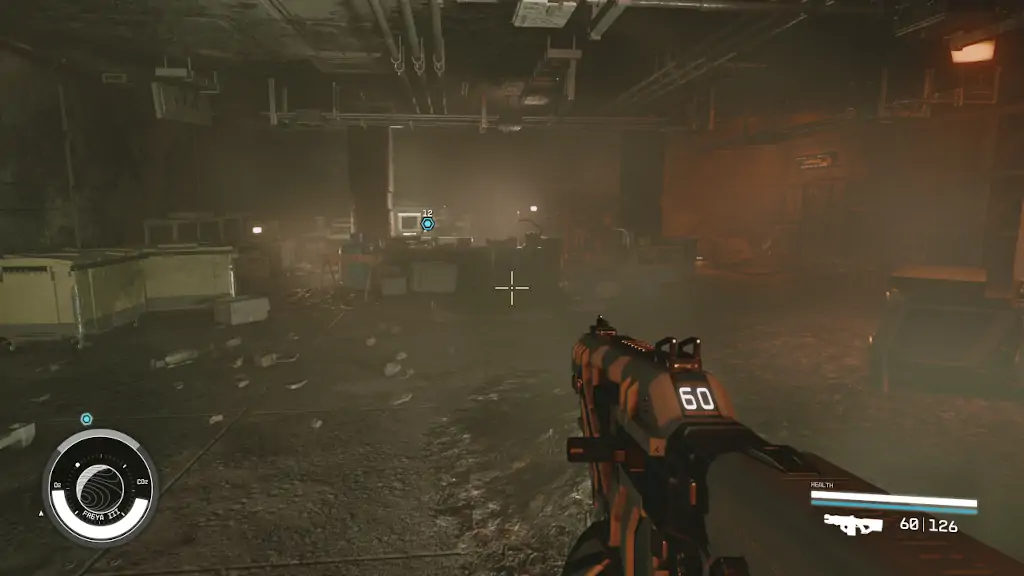This screenshot has height=576, width=1024.
Task: Select the blue objective marker labeled 12
Action: [427, 224]
